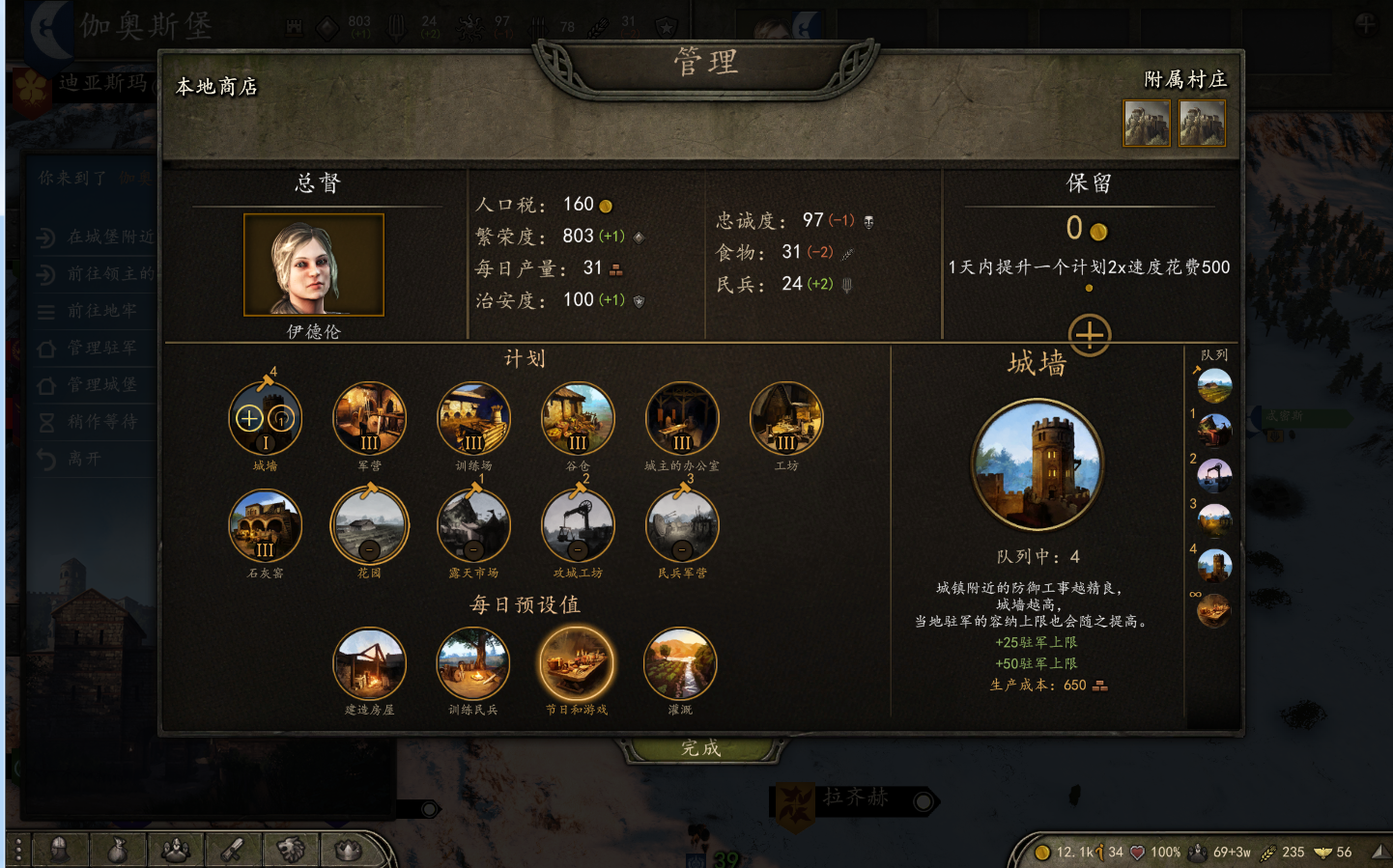The image size is (1393, 868).
Task: Set daily default to 建造房屋
Action: tap(369, 664)
